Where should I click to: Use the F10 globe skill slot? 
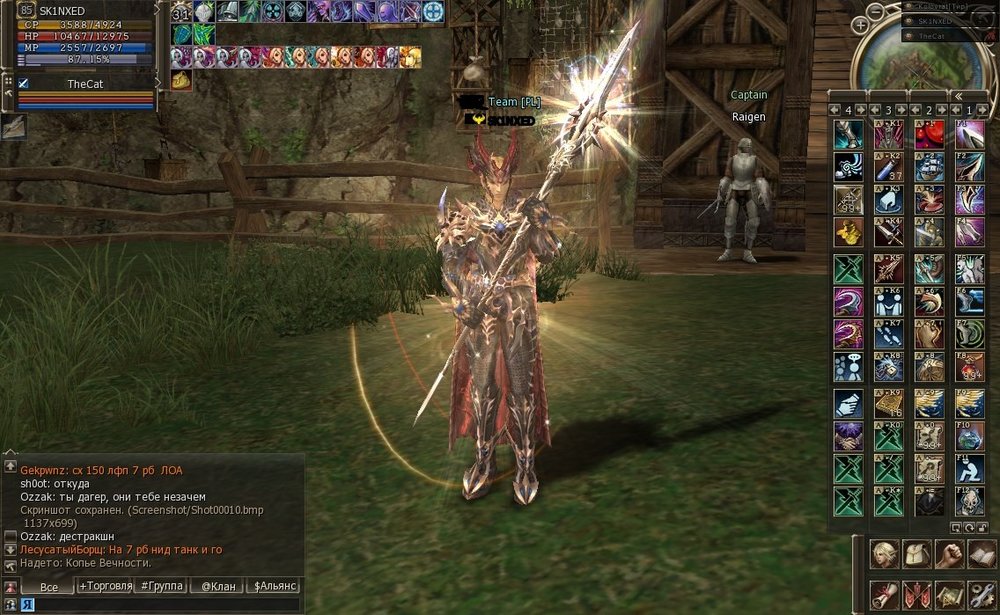pos(969,436)
